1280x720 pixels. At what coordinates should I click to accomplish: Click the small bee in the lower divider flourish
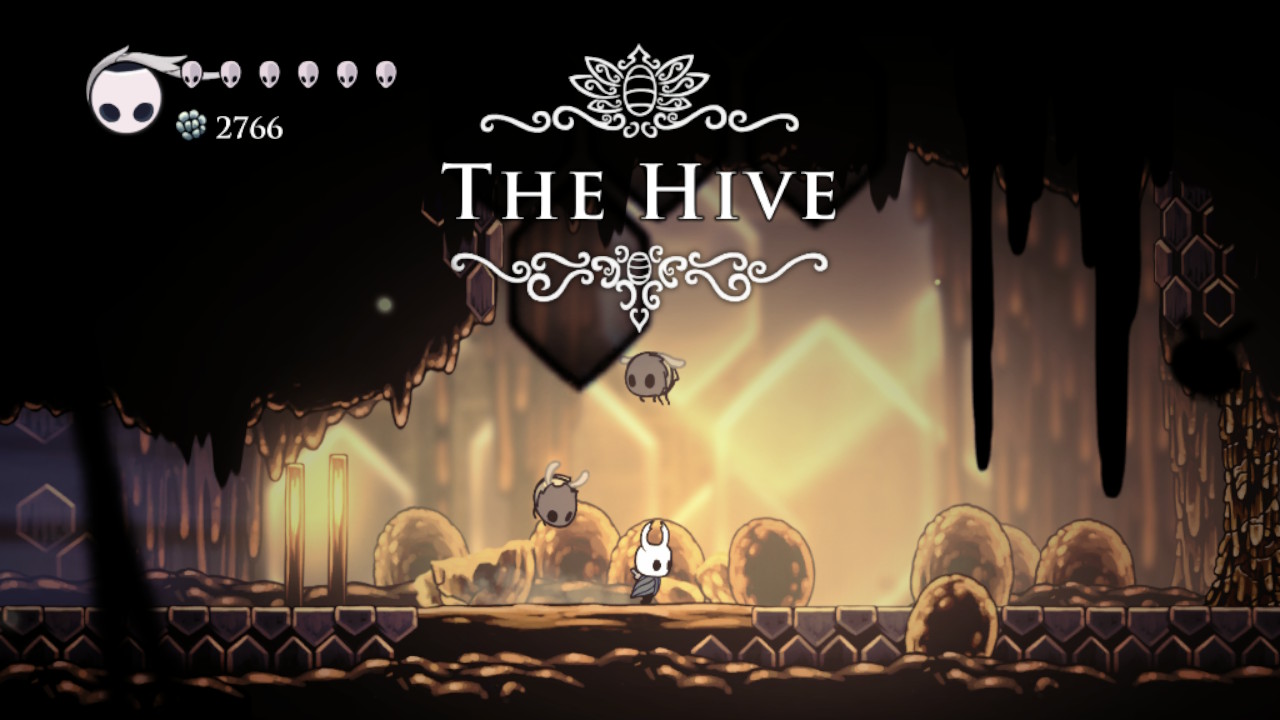click(x=636, y=270)
